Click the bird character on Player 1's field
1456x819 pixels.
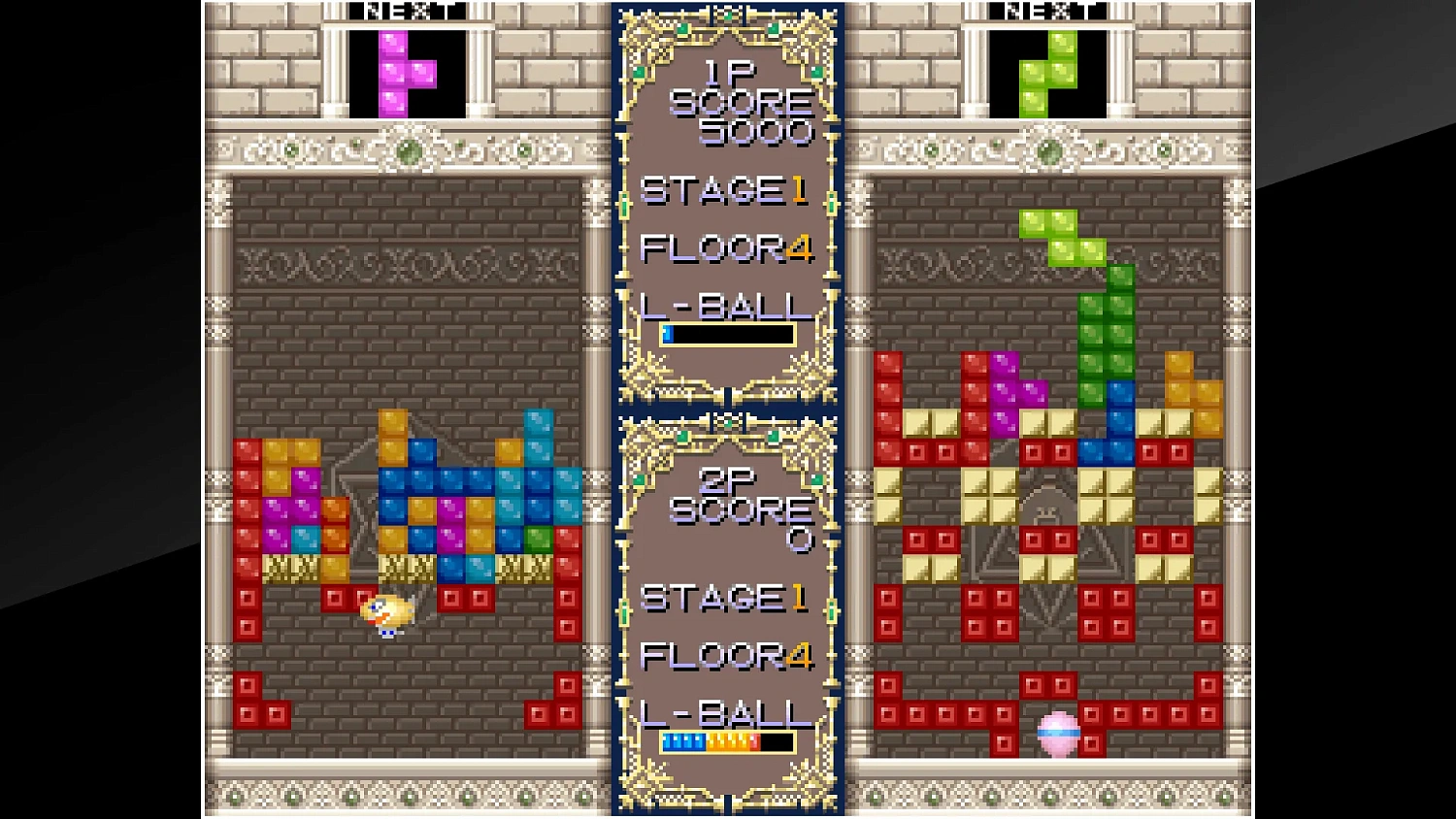[388, 611]
